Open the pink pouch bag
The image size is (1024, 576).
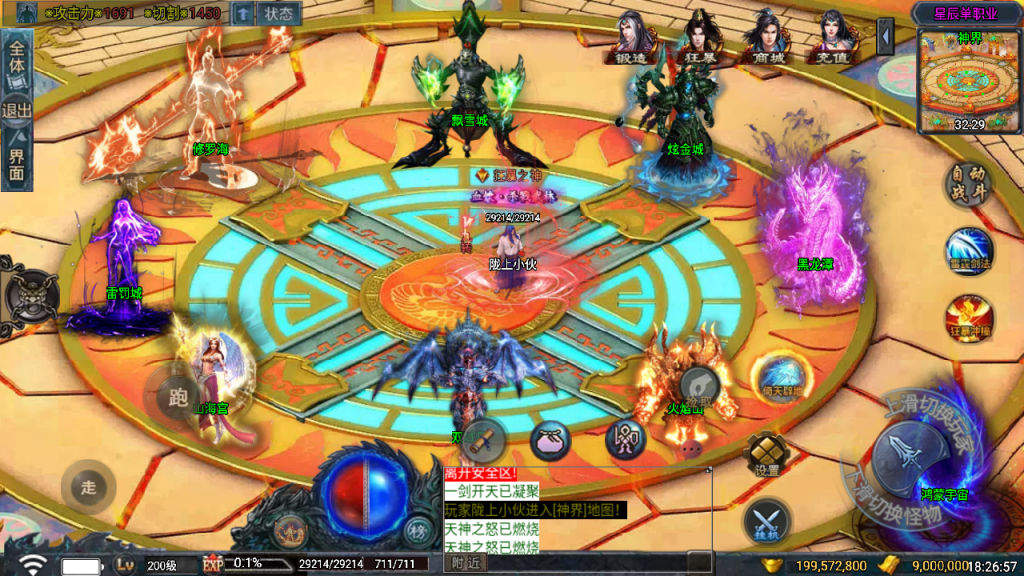tap(550, 440)
